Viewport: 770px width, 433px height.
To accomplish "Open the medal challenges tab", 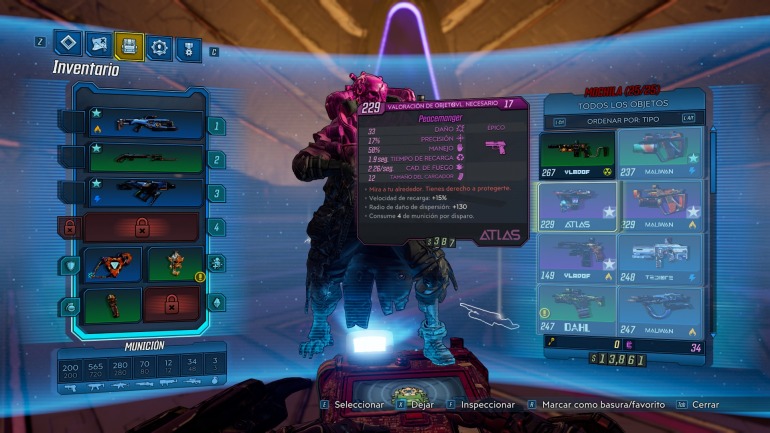I will tap(187, 45).
